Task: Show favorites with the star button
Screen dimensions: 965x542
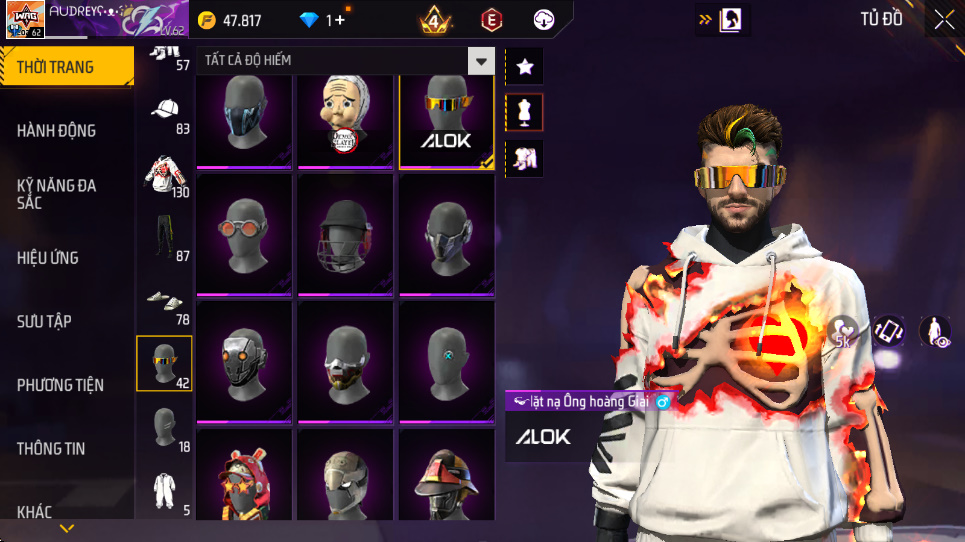Action: [525, 67]
